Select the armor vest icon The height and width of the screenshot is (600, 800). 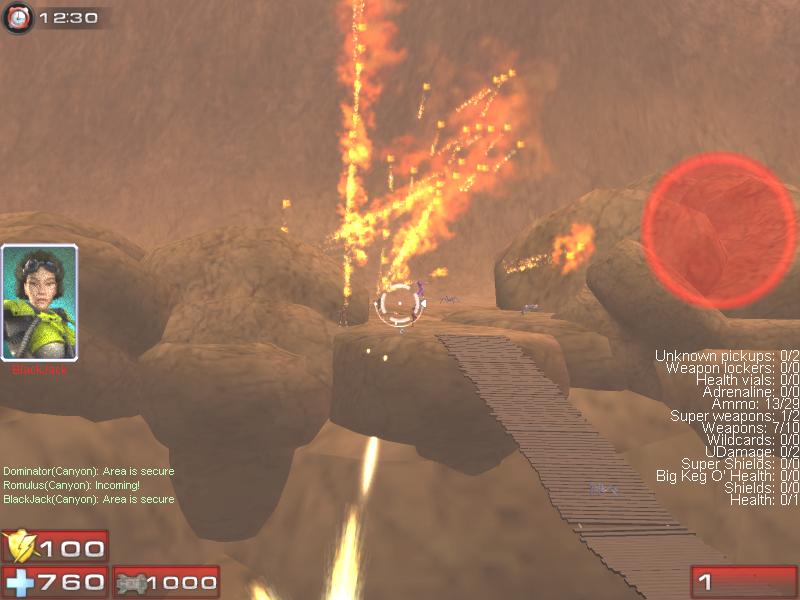click(131, 582)
